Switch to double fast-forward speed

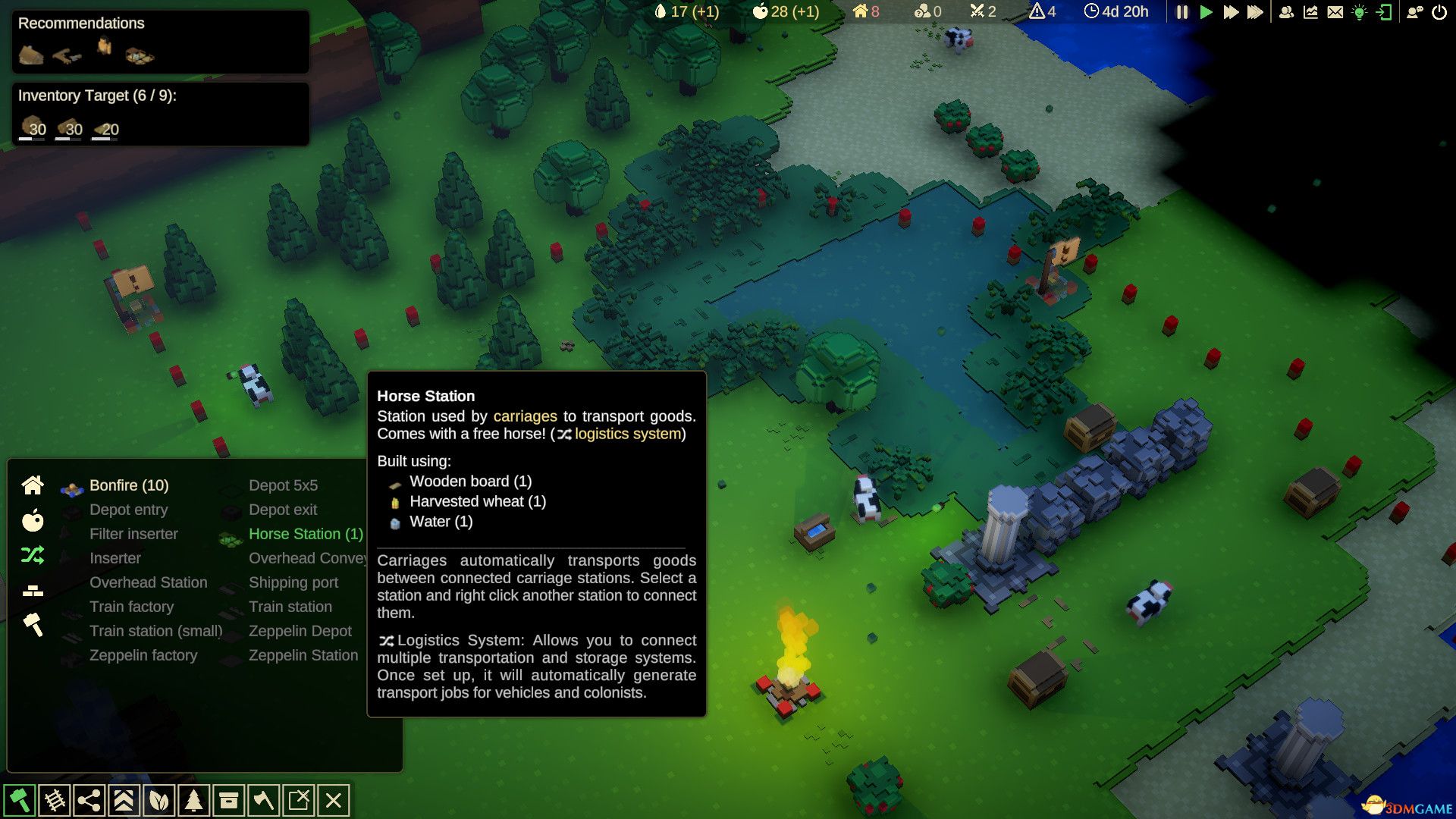pyautogui.click(x=1231, y=12)
